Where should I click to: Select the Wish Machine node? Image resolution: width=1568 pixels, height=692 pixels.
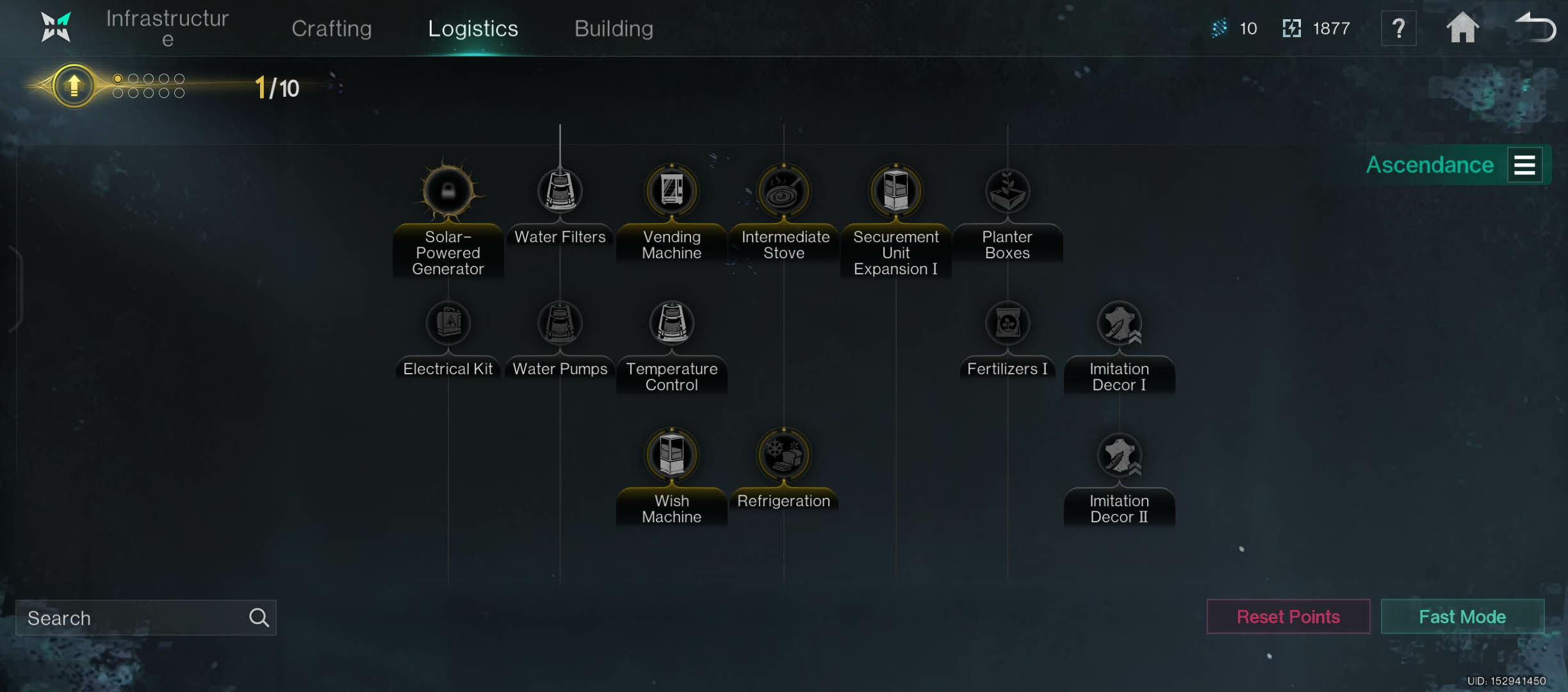[672, 455]
